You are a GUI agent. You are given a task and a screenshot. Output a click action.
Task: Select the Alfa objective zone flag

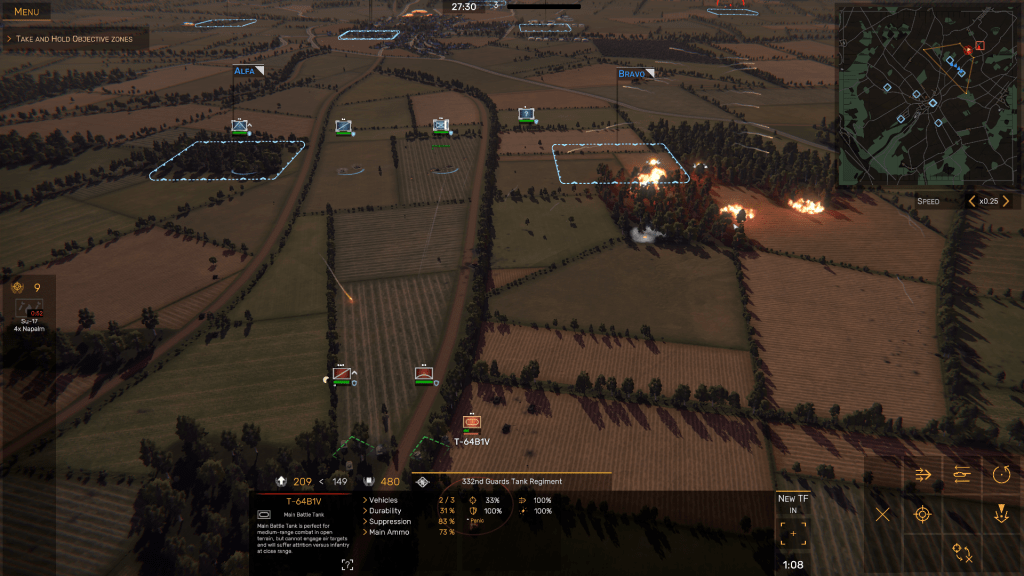[245, 71]
